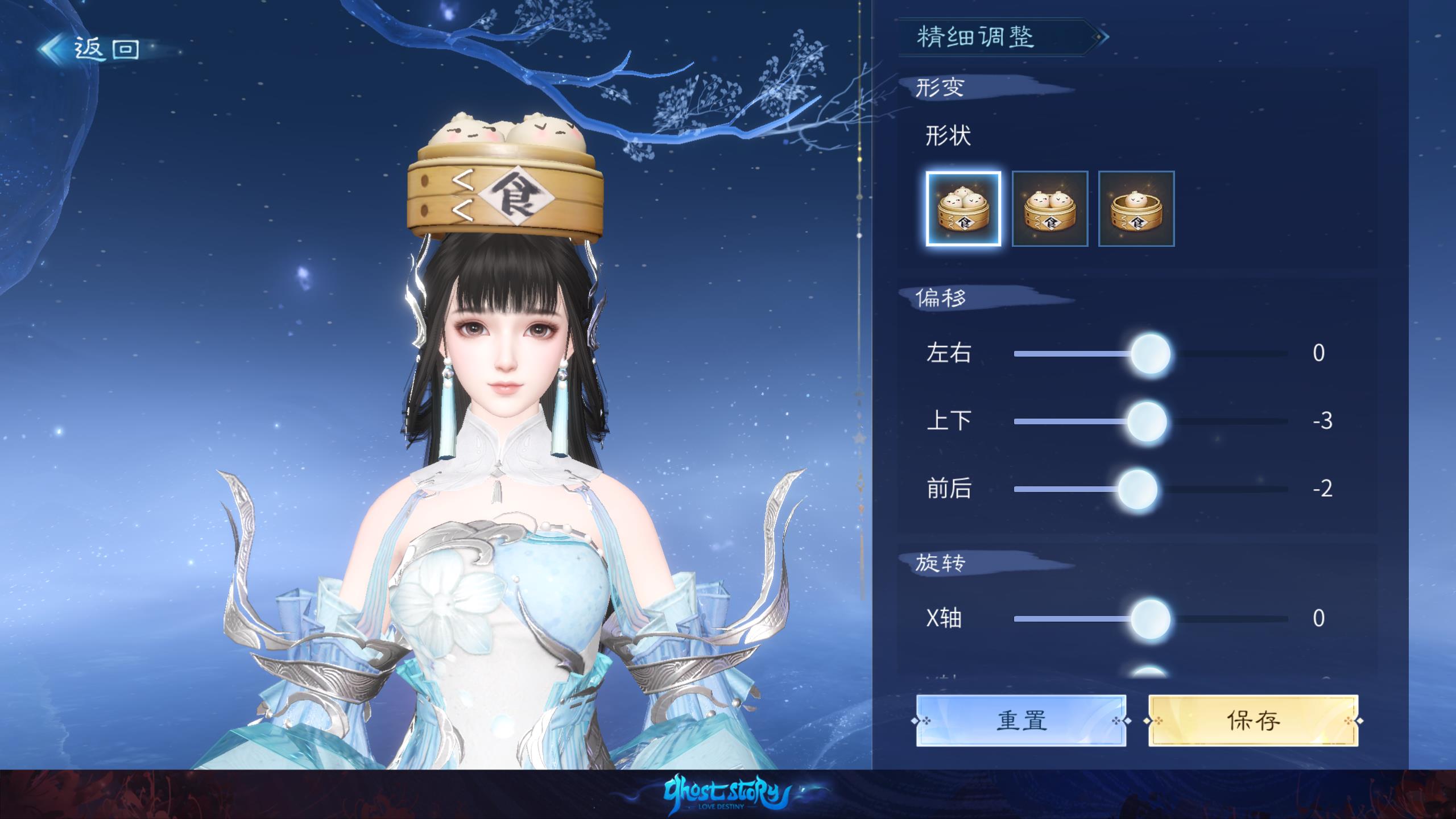Go back with the 返回 button
Viewport: 1456px width, 819px height.
pos(91,49)
